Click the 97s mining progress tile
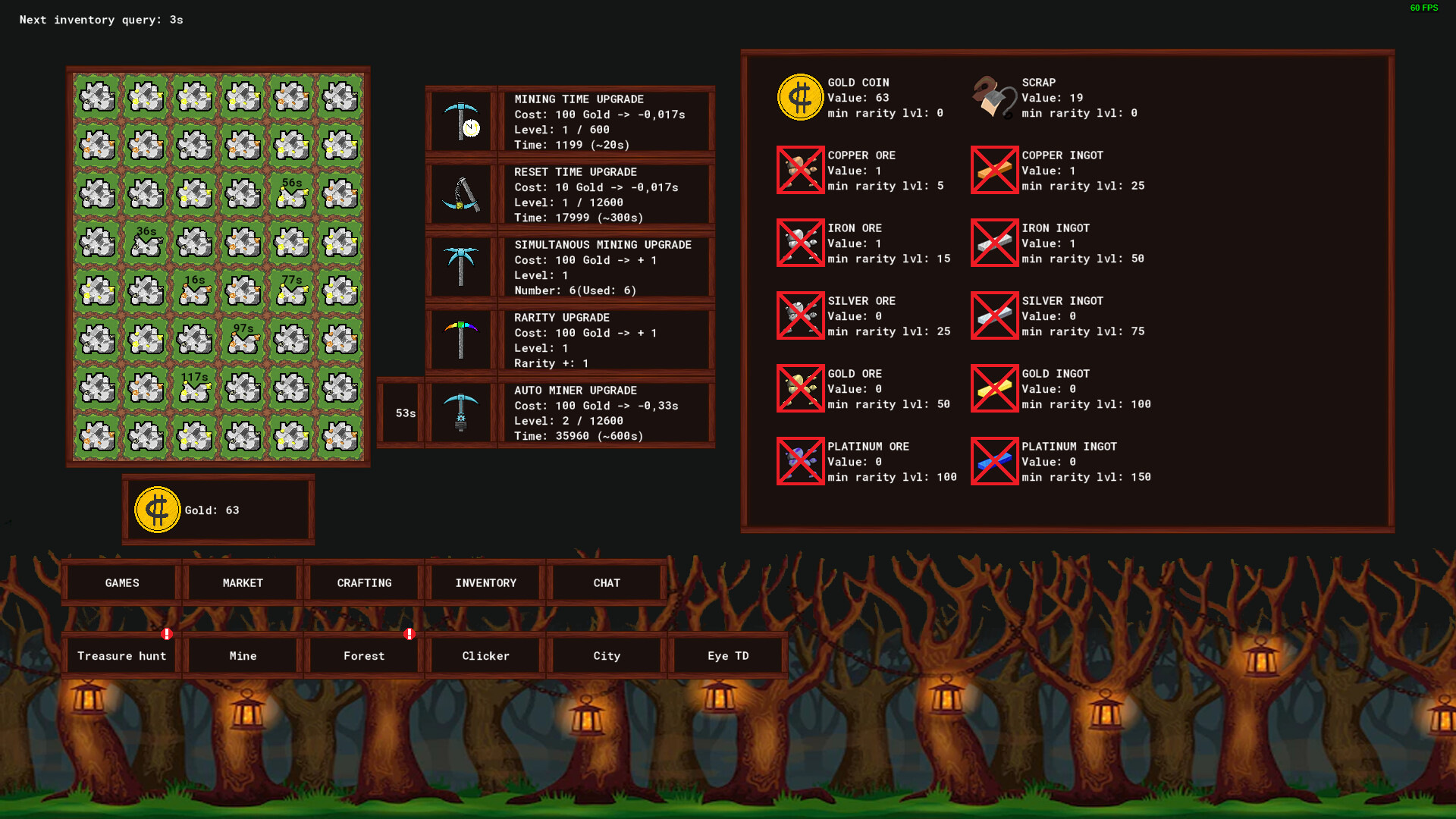Viewport: 1456px width, 819px height. tap(243, 339)
